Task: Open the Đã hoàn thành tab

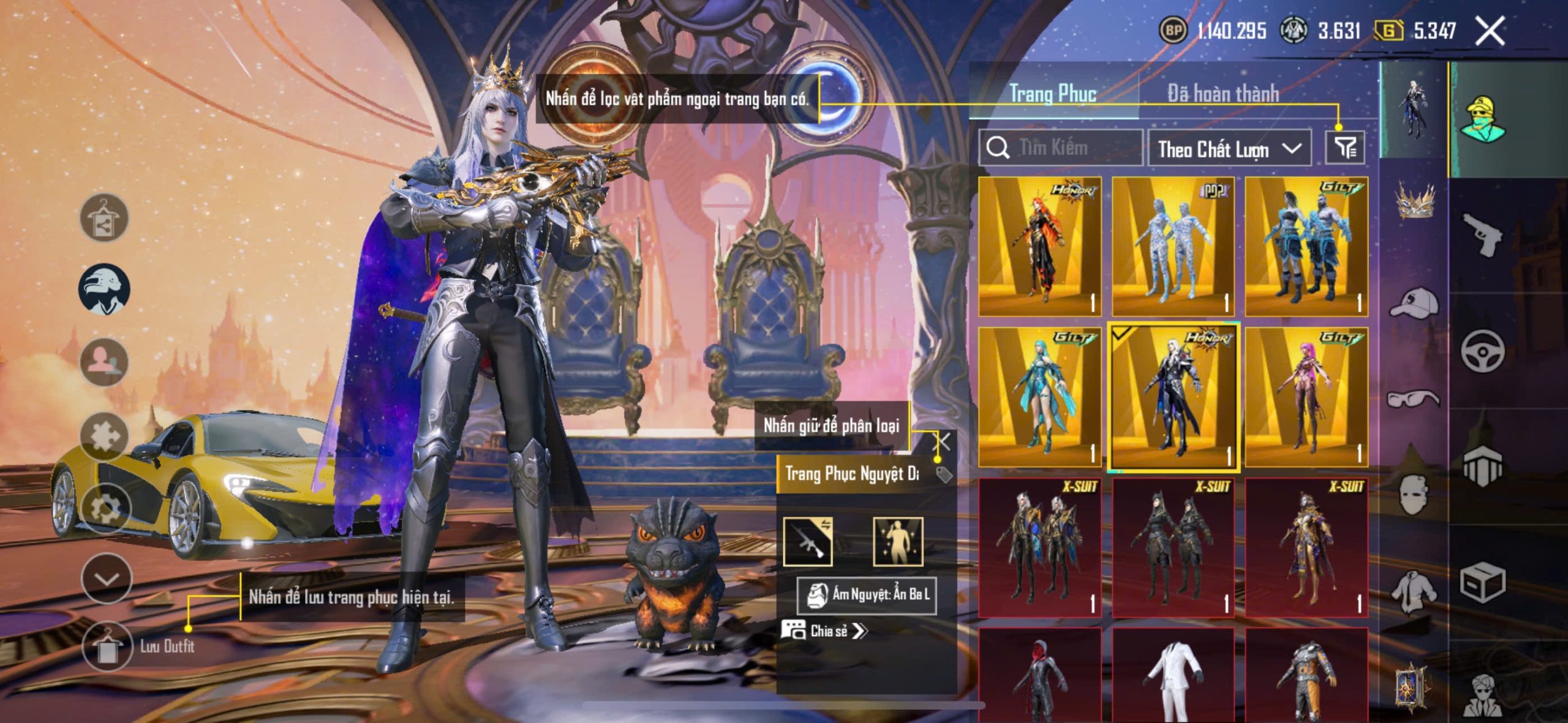Action: coord(1223,94)
